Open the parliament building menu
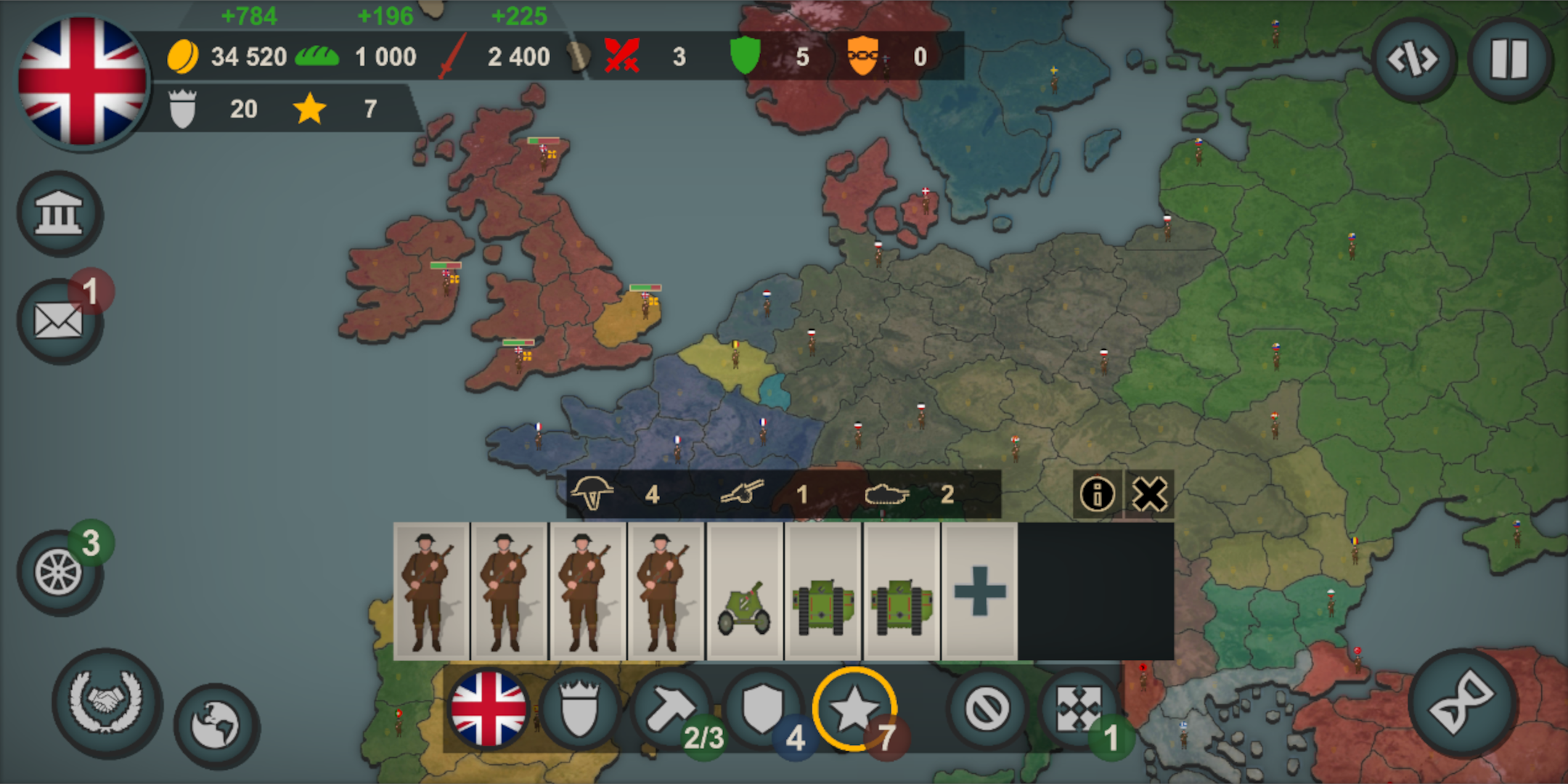 60,214
